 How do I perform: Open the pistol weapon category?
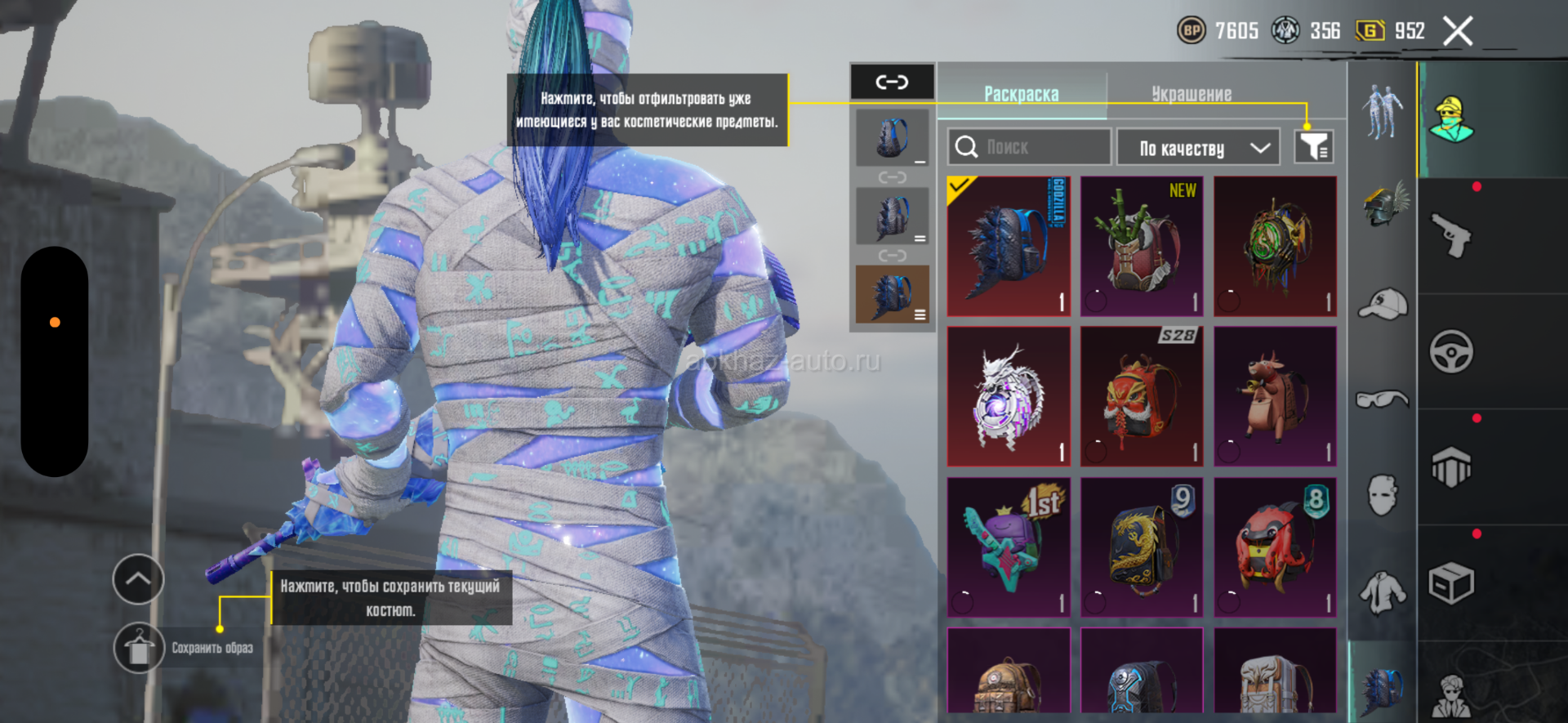click(1451, 237)
